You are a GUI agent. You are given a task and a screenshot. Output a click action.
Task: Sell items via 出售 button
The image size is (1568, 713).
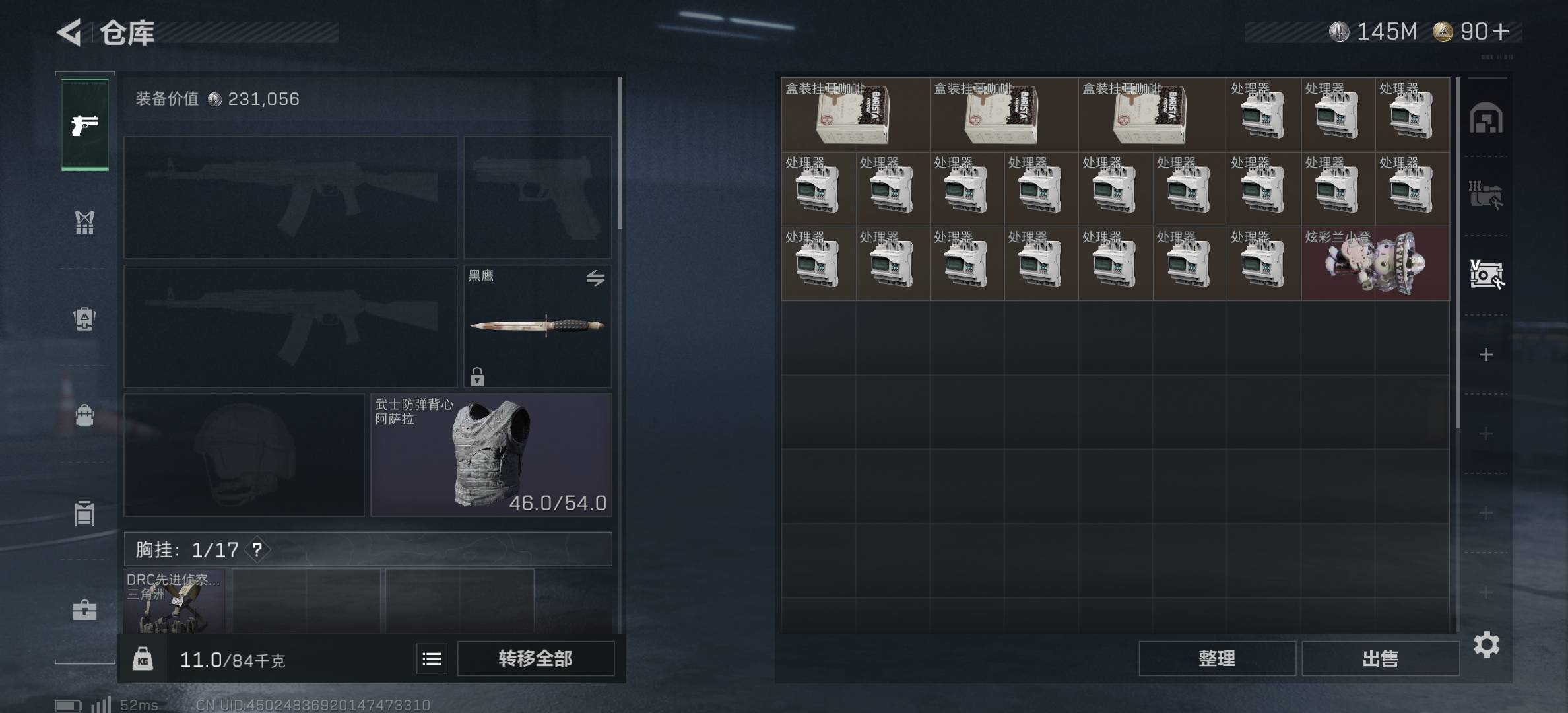coord(1380,658)
